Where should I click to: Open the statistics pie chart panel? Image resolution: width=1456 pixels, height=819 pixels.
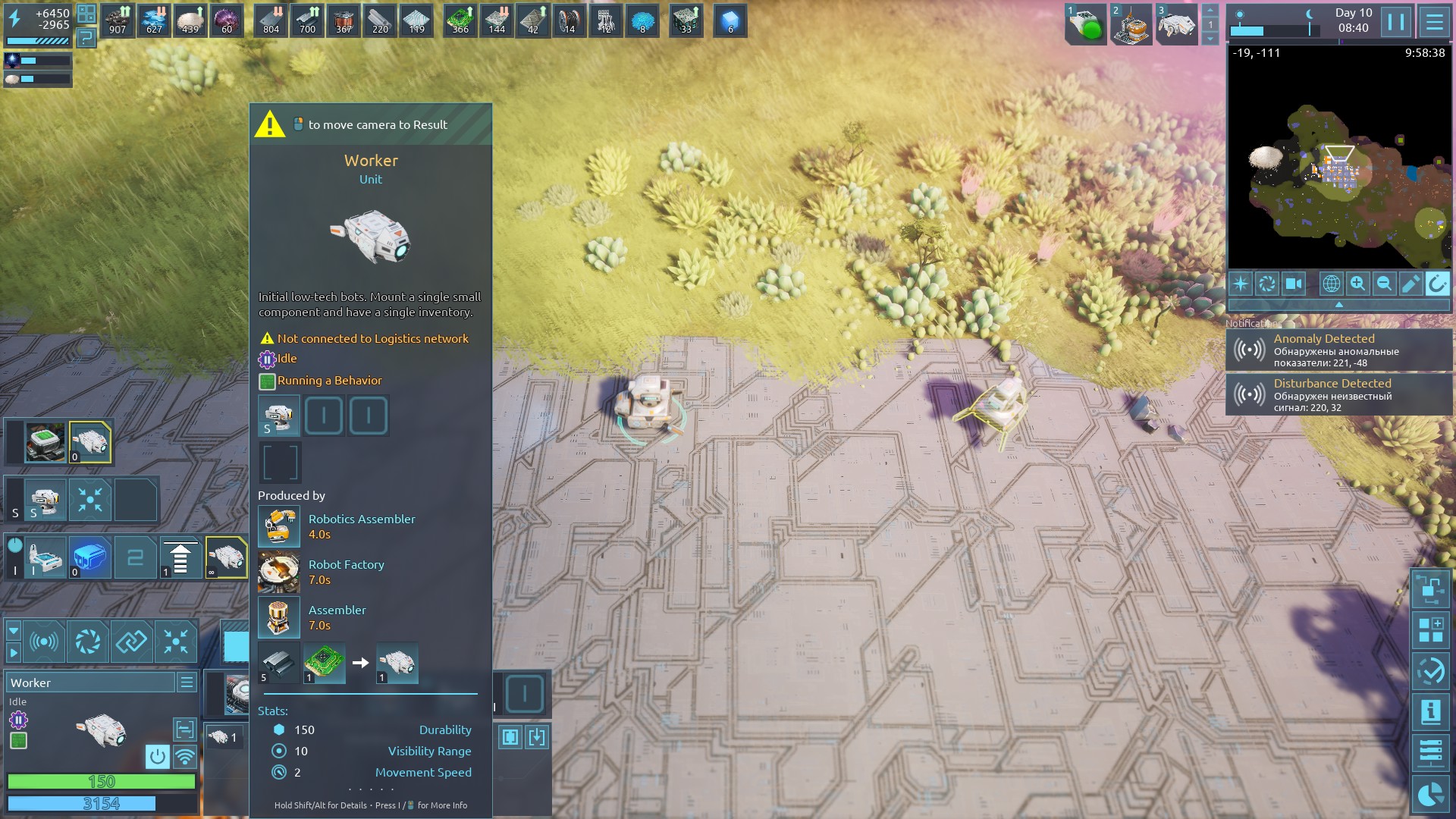click(1430, 794)
